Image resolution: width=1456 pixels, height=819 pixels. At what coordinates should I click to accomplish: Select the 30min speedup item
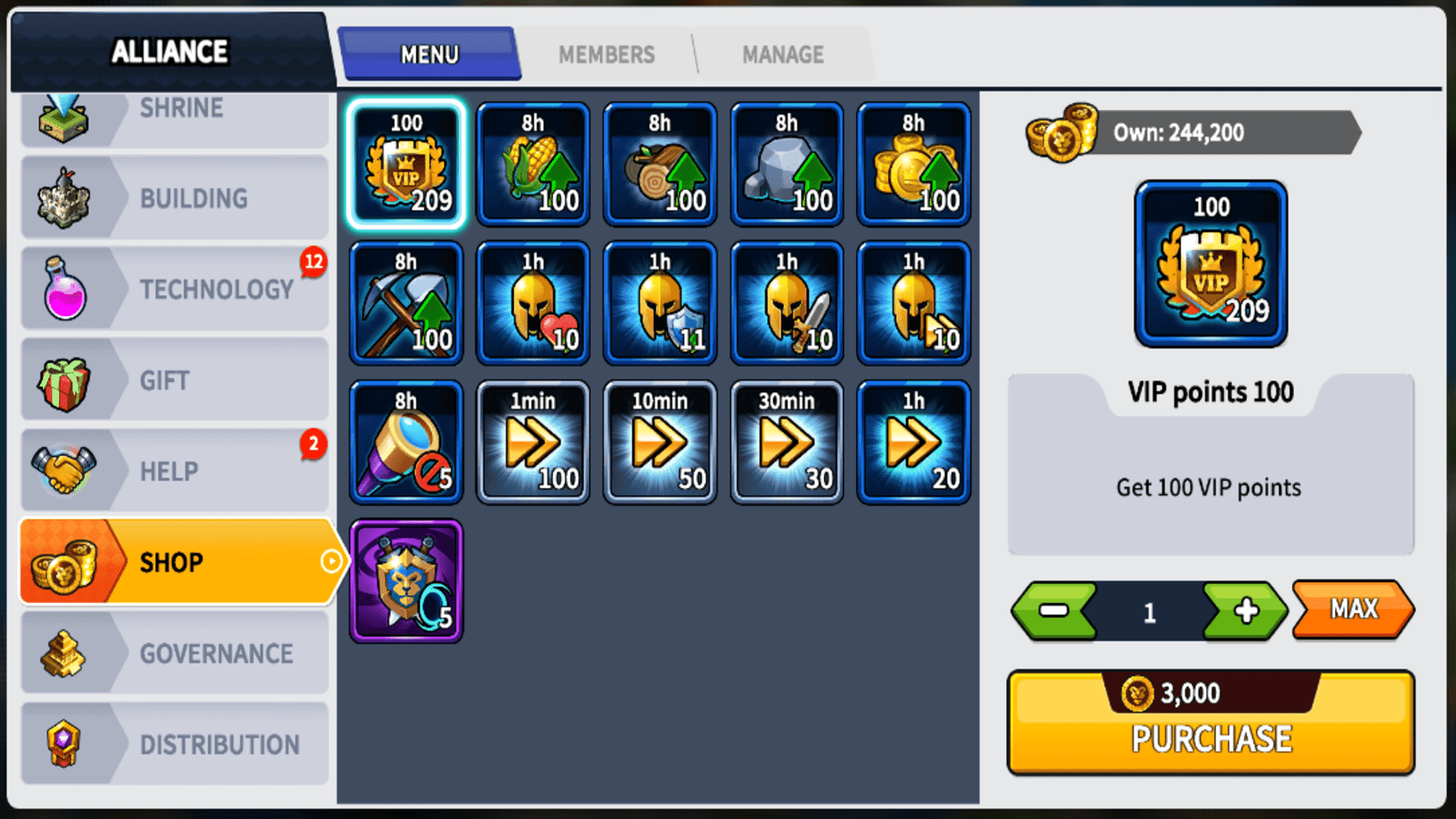point(786,441)
